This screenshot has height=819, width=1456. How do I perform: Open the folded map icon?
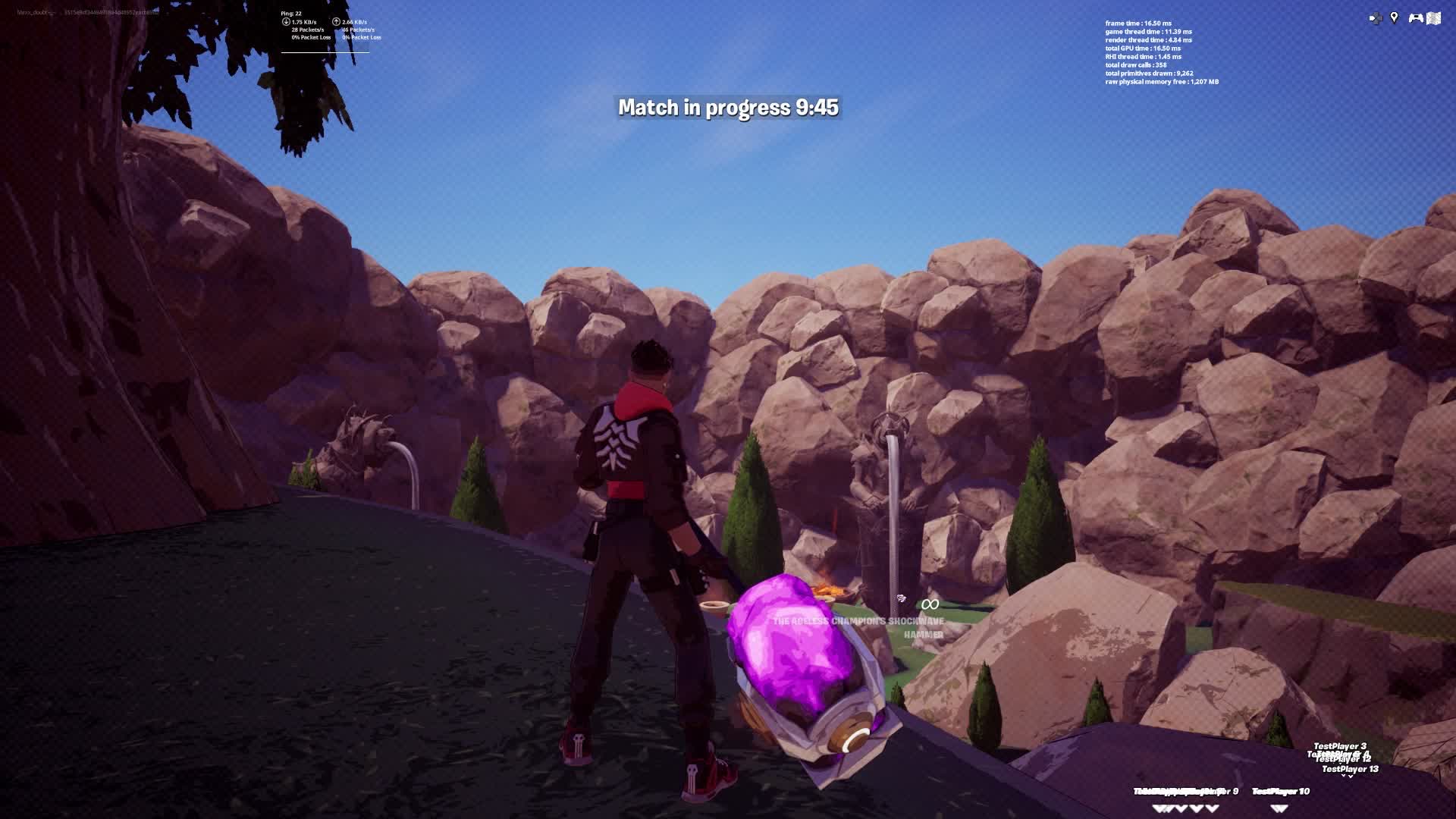click(1433, 18)
